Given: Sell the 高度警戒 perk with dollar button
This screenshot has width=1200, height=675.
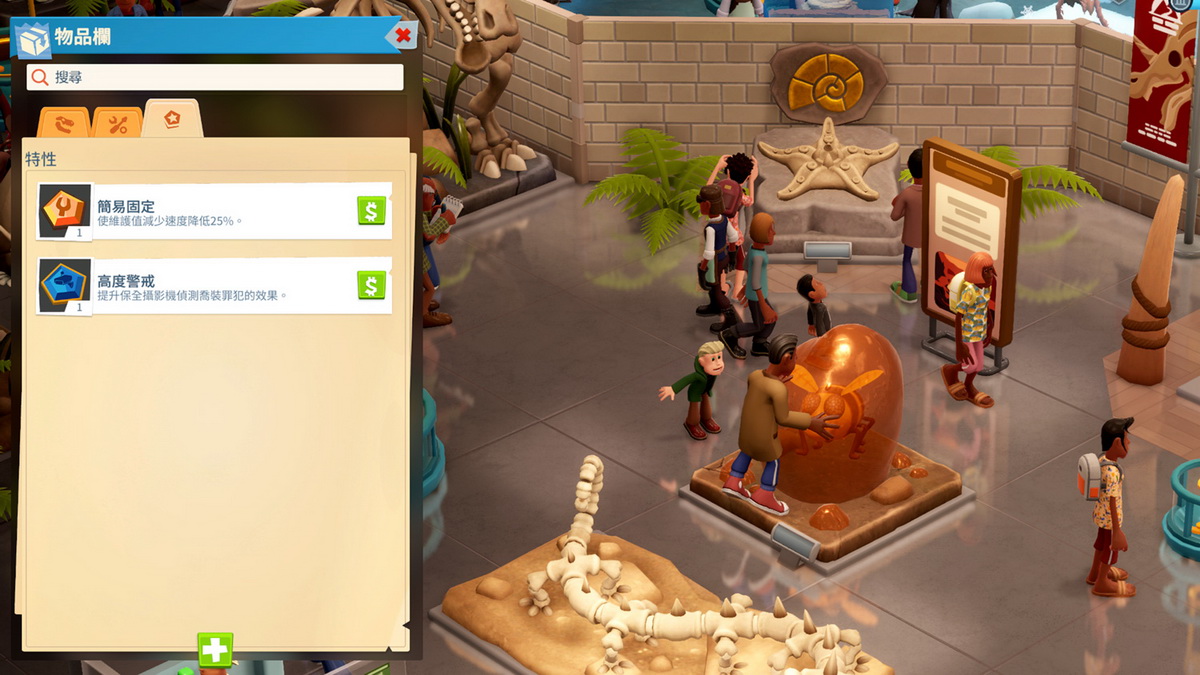Looking at the screenshot, I should 371,286.
